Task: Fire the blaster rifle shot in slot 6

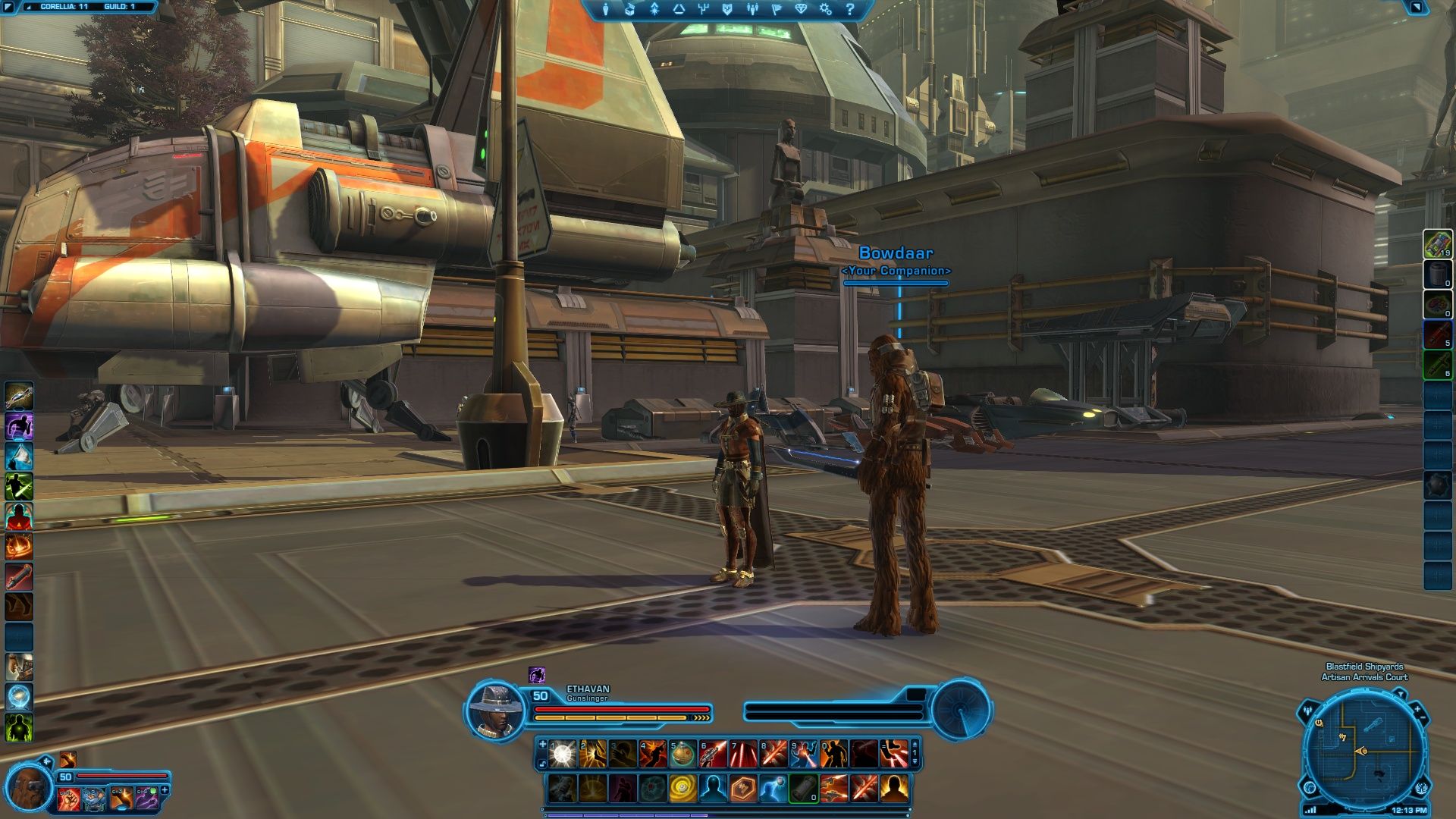Action: click(713, 753)
